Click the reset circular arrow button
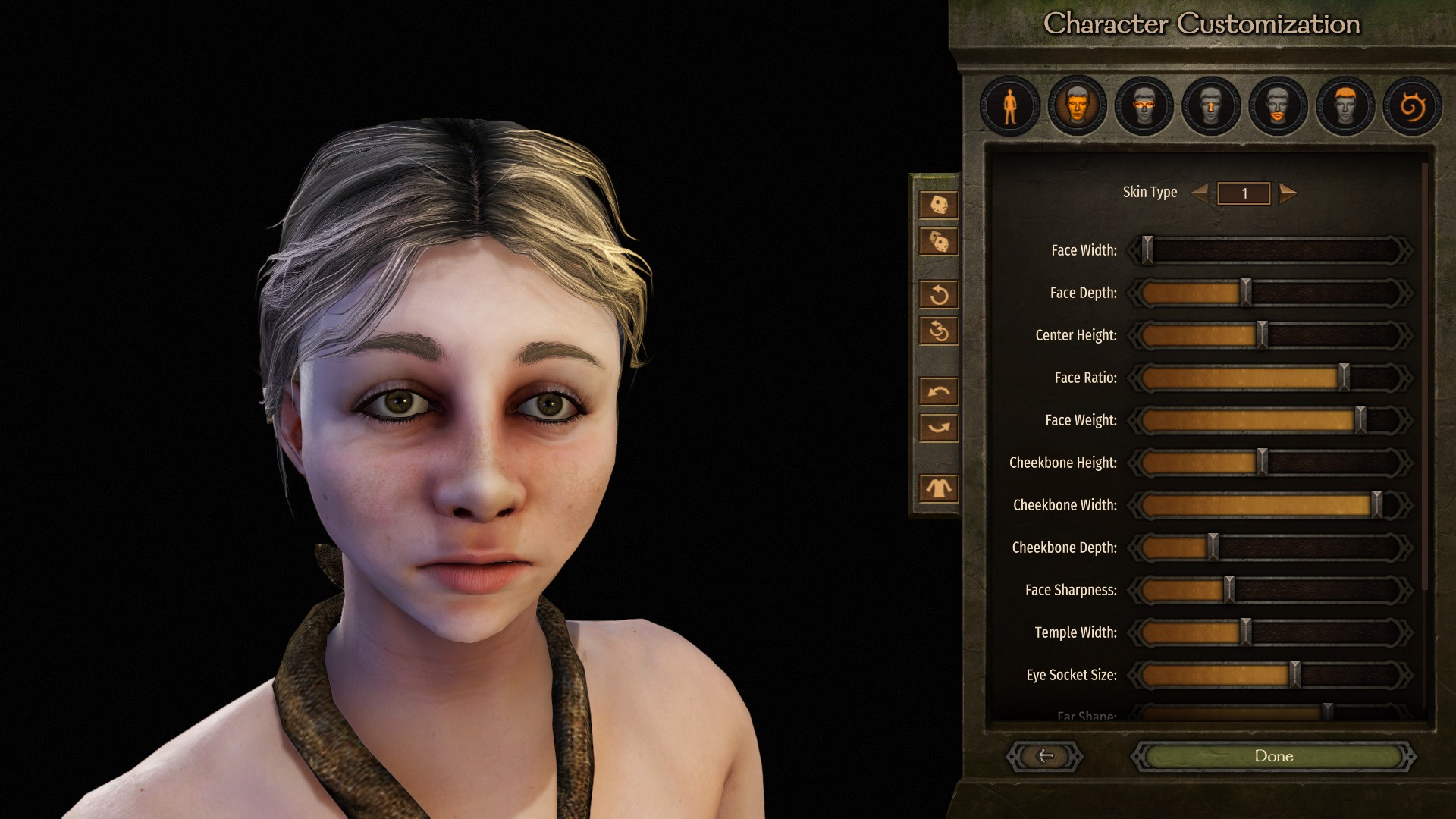This screenshot has width=1456, height=819. [939, 294]
